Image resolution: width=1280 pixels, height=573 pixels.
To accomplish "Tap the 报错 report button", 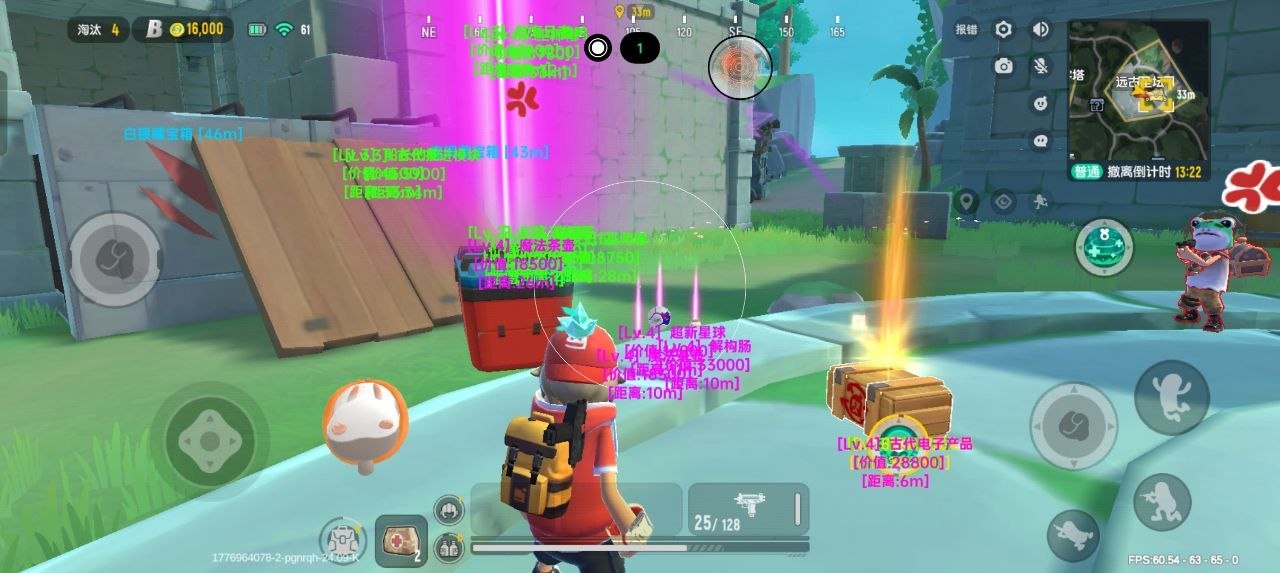I will tap(965, 30).
